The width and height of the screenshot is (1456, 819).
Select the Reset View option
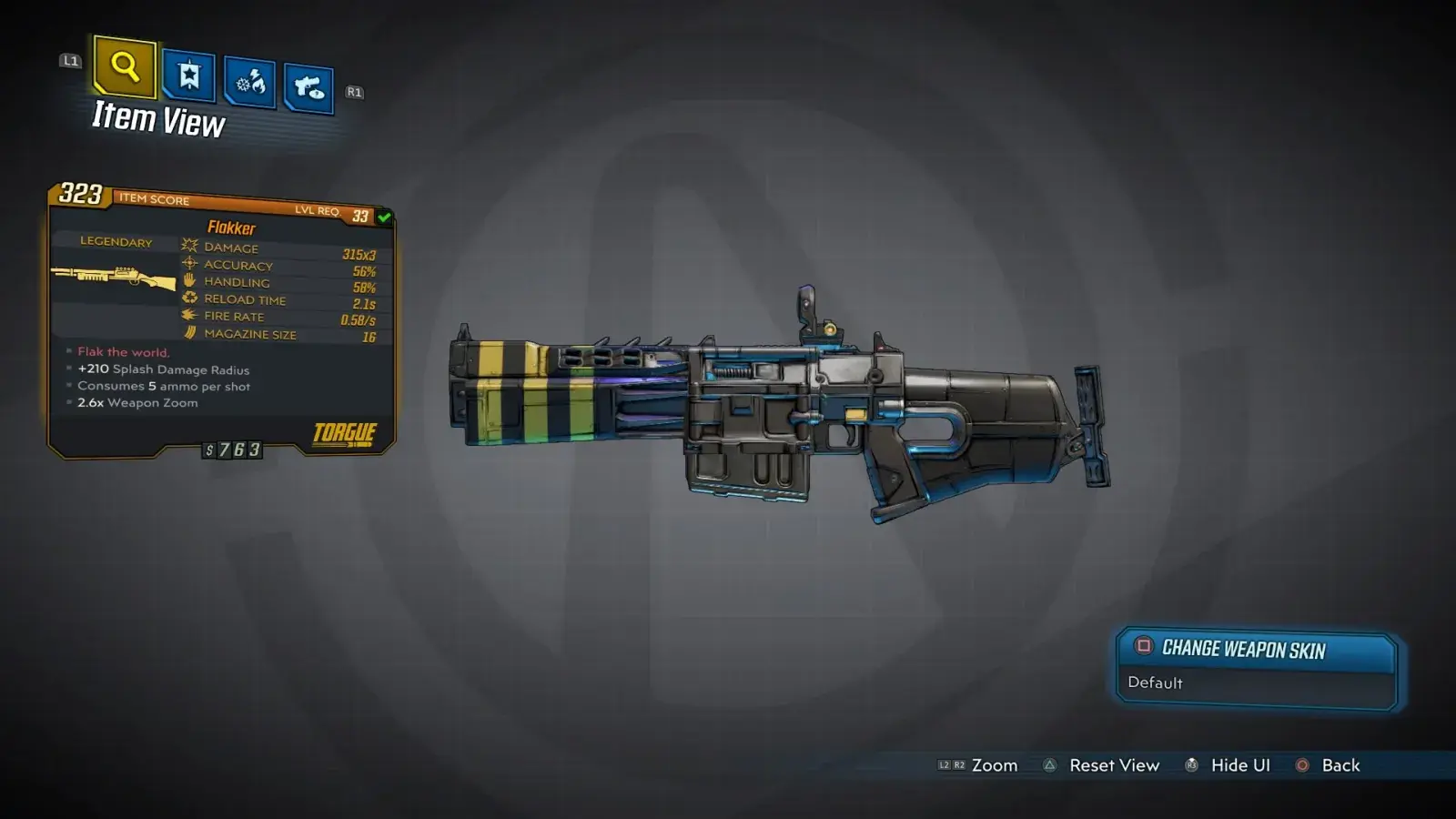pyautogui.click(x=1102, y=765)
